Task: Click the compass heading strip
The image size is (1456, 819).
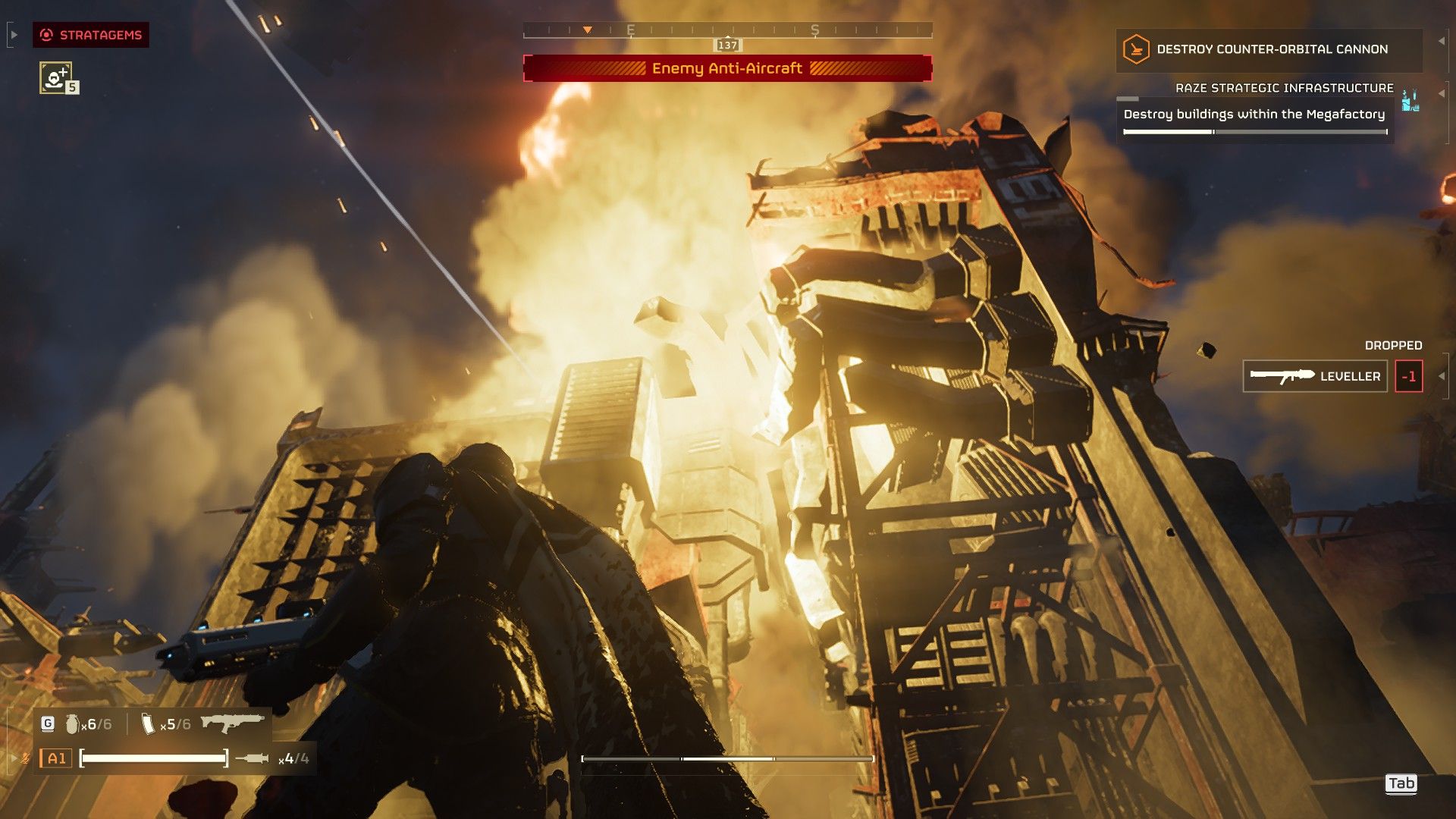Action: pos(727,30)
